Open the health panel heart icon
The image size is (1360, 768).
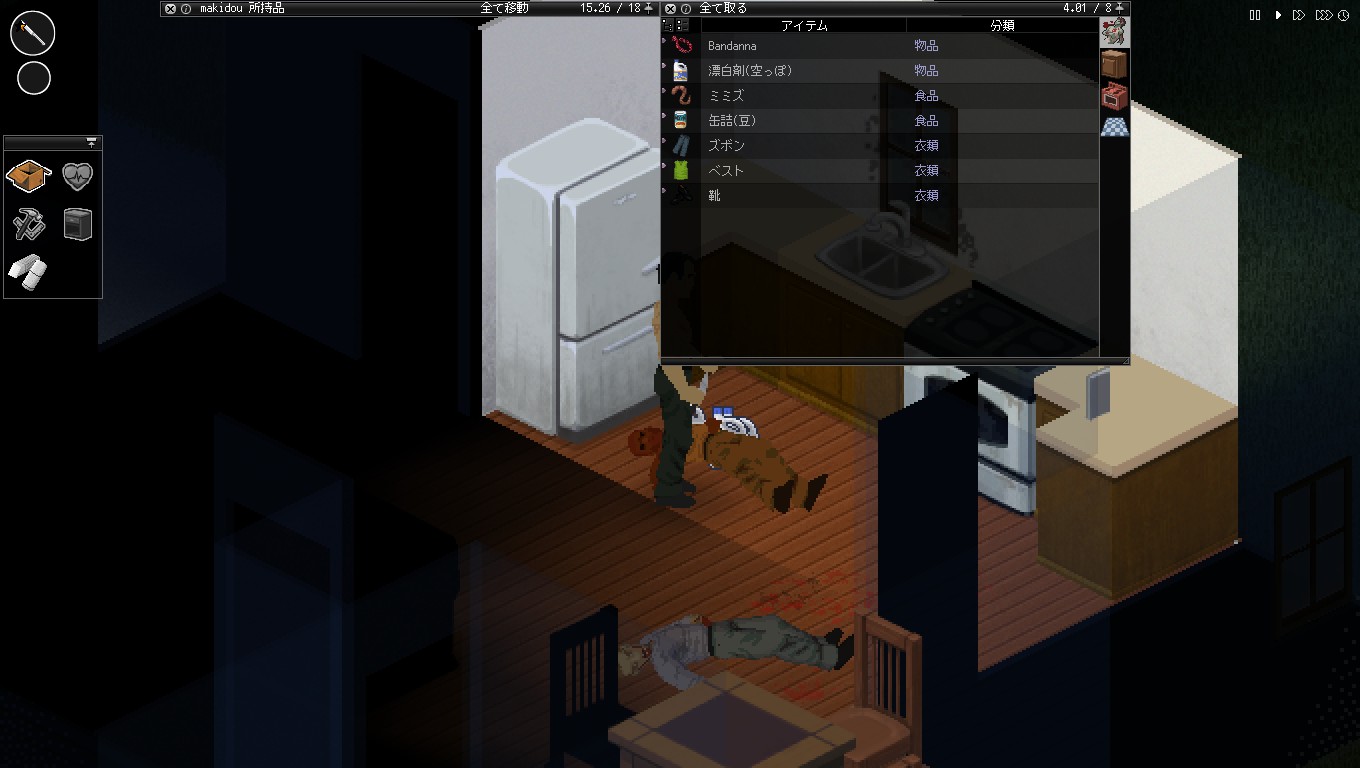[78, 175]
